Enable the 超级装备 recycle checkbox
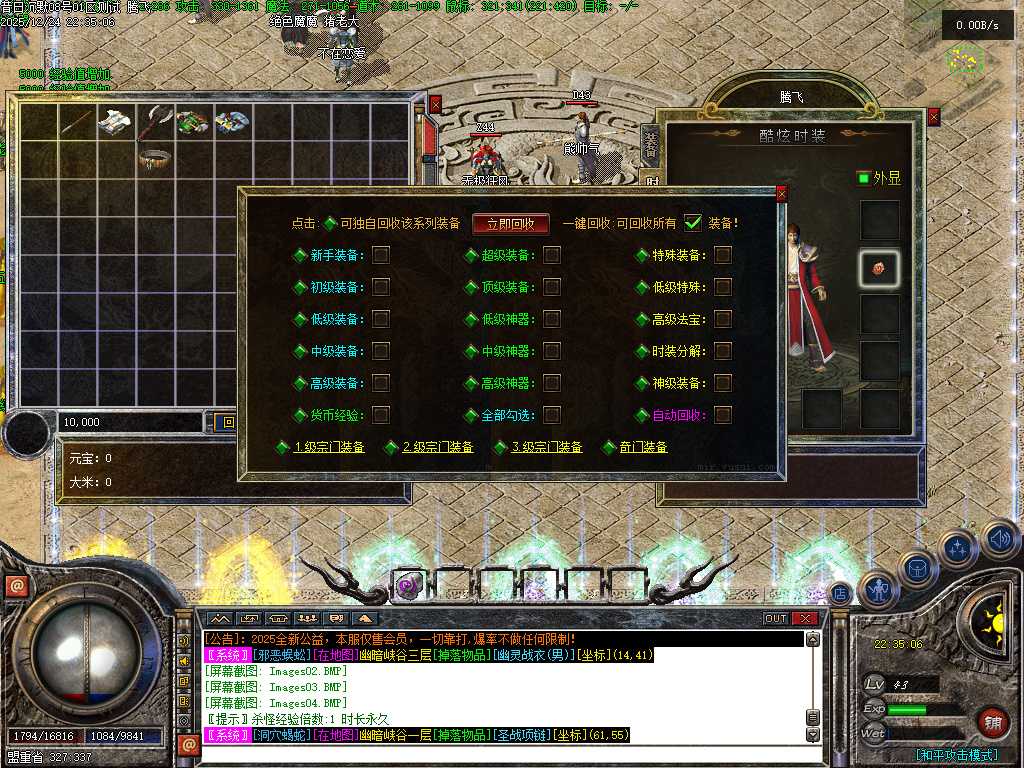 [x=552, y=255]
